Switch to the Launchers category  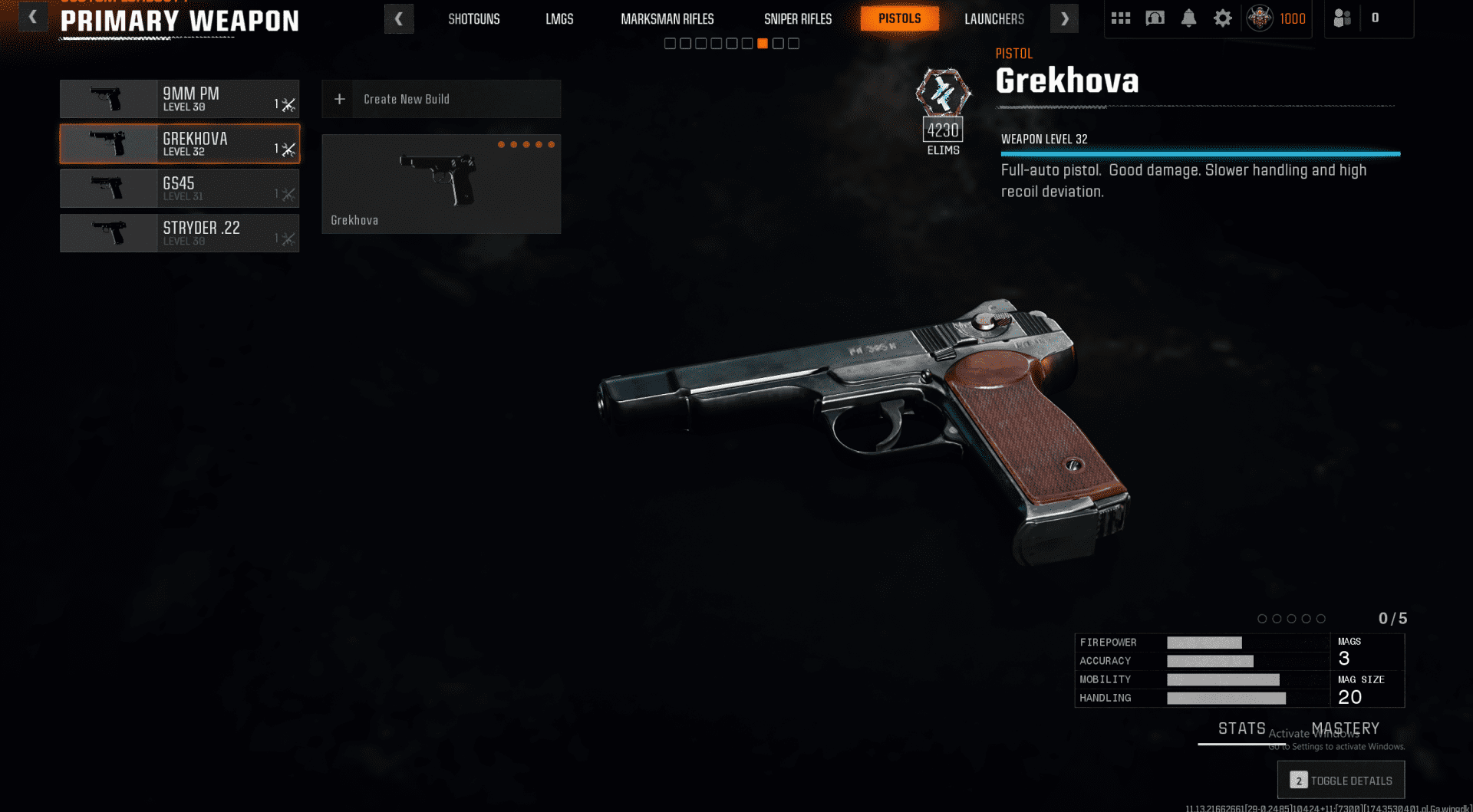994,18
